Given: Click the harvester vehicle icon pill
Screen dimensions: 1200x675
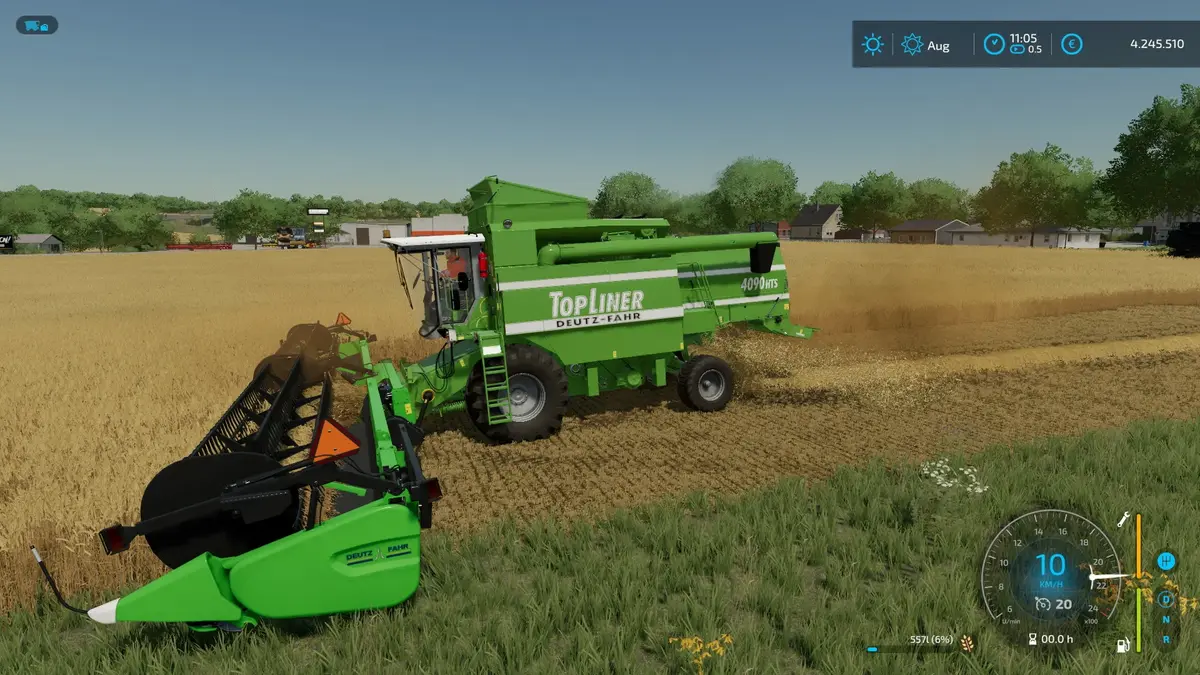Looking at the screenshot, I should [x=36, y=25].
